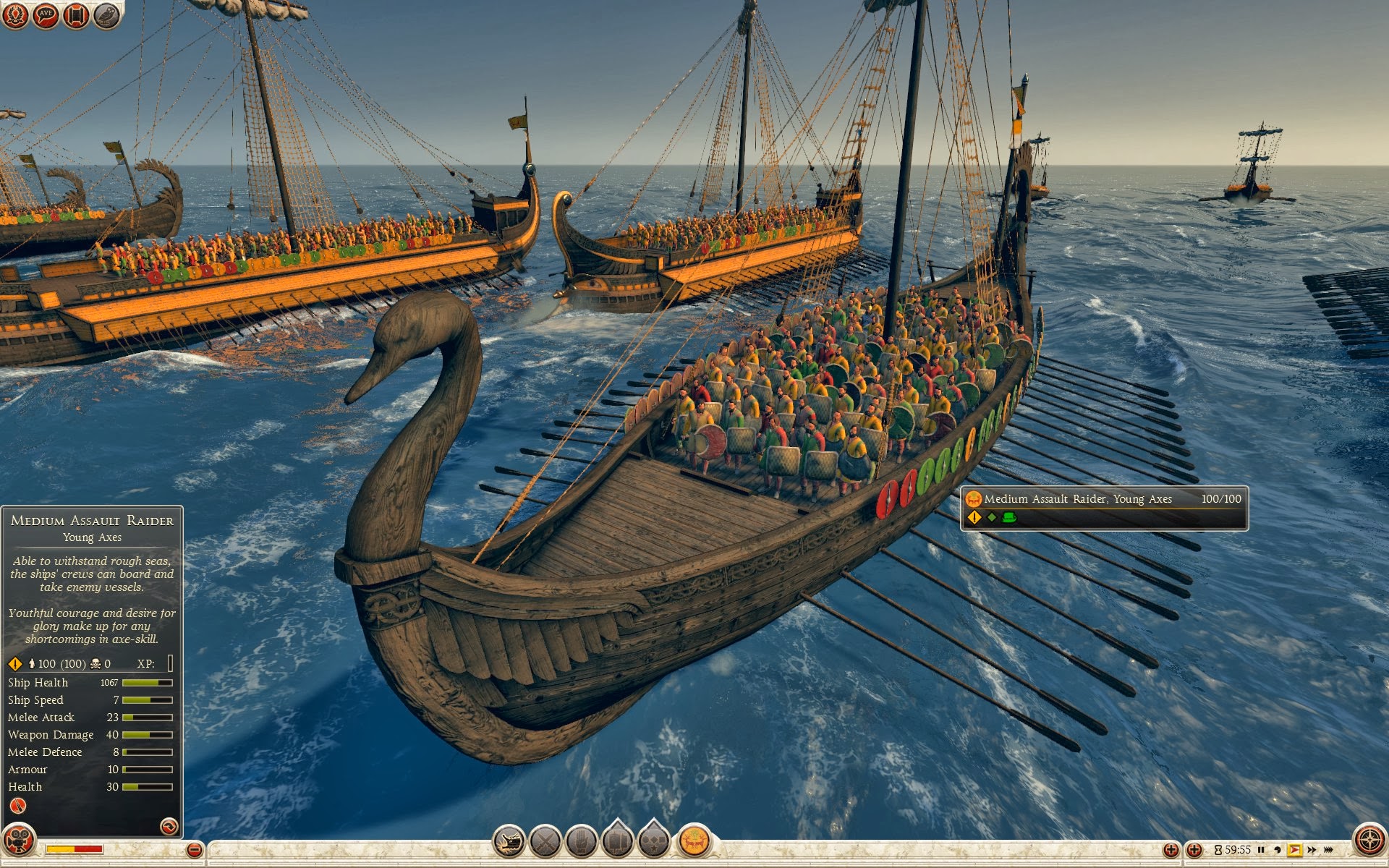
Task: Click the red minus collapse button
Action: point(194,850)
